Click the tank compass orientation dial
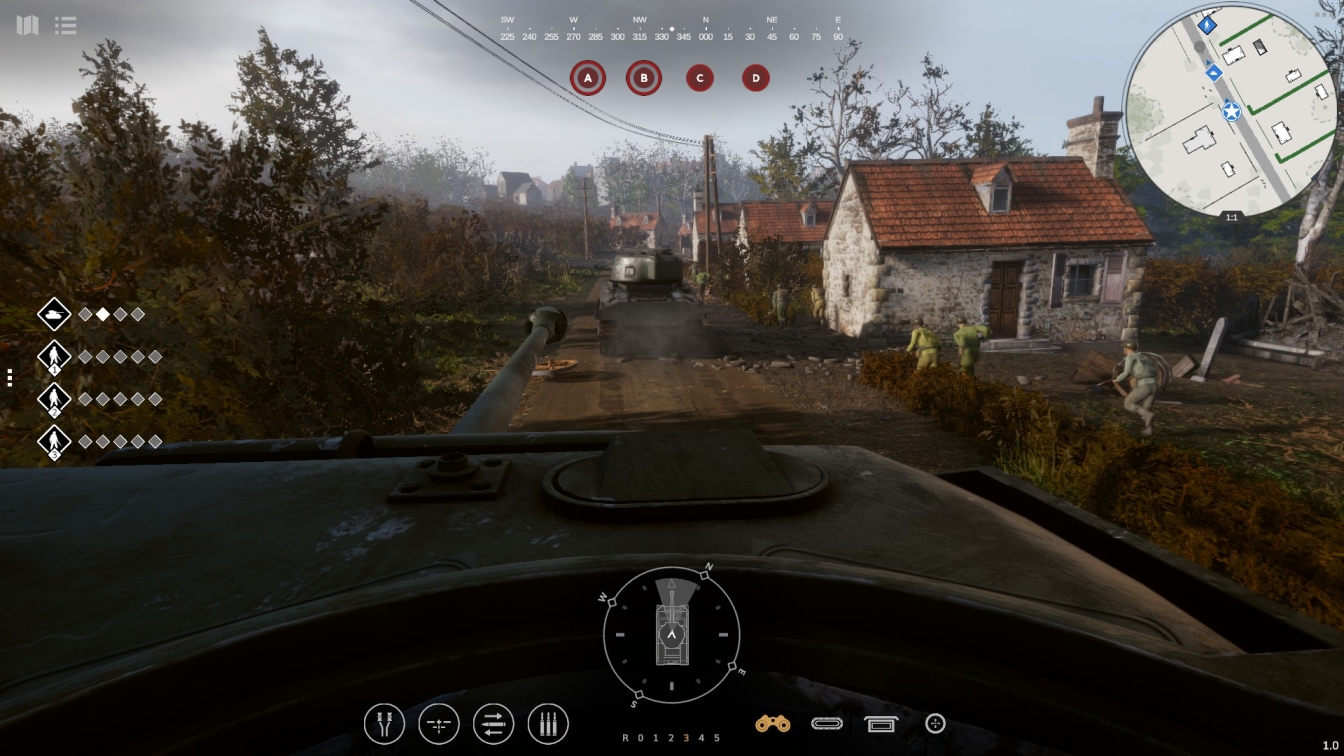 (x=671, y=635)
